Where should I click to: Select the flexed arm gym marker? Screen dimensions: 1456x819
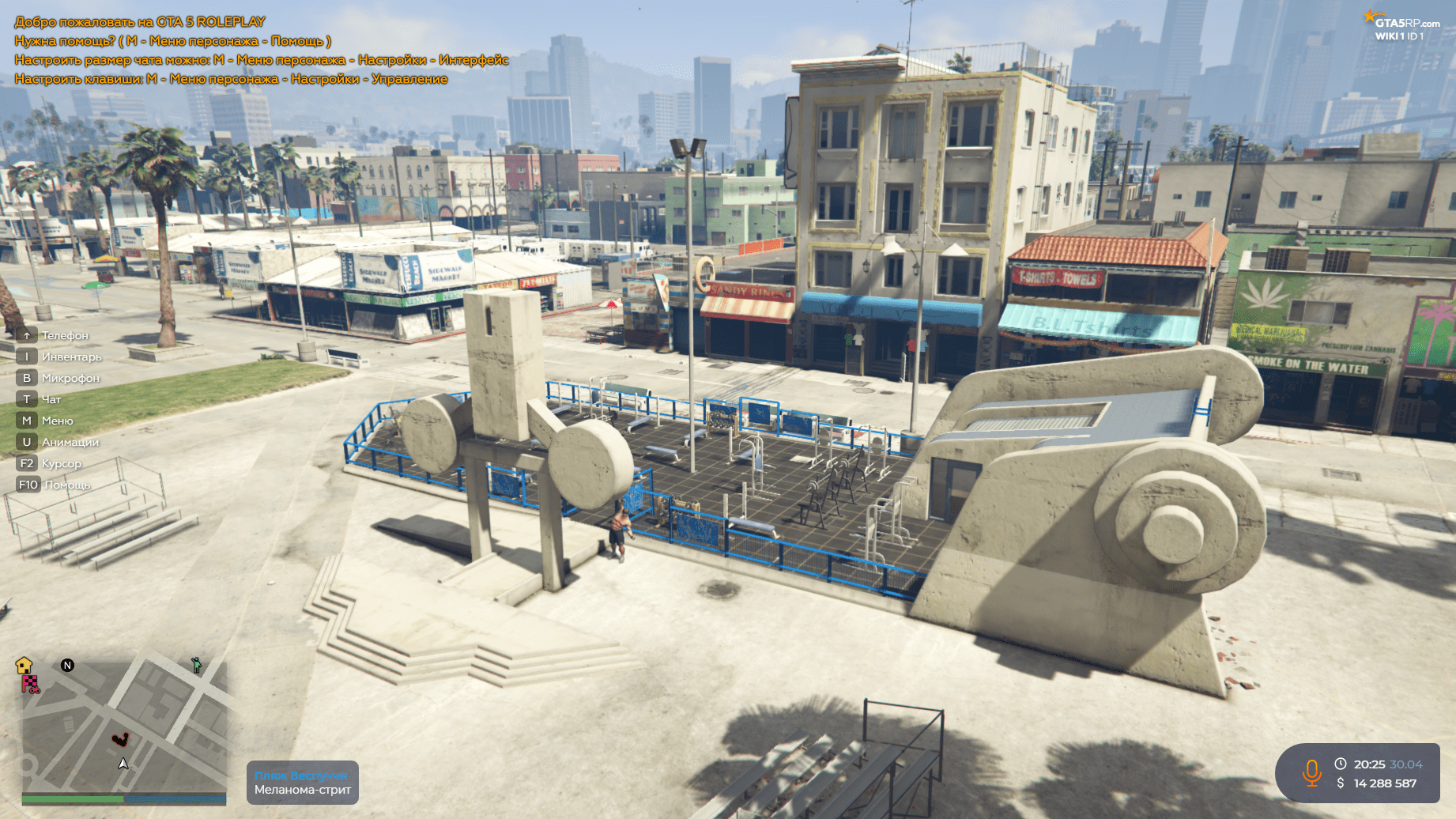(120, 739)
